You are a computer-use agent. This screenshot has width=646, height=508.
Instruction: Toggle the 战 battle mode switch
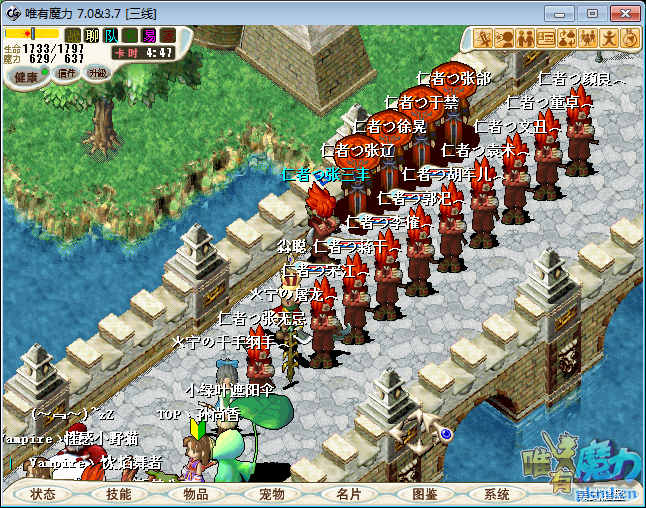coord(73,36)
